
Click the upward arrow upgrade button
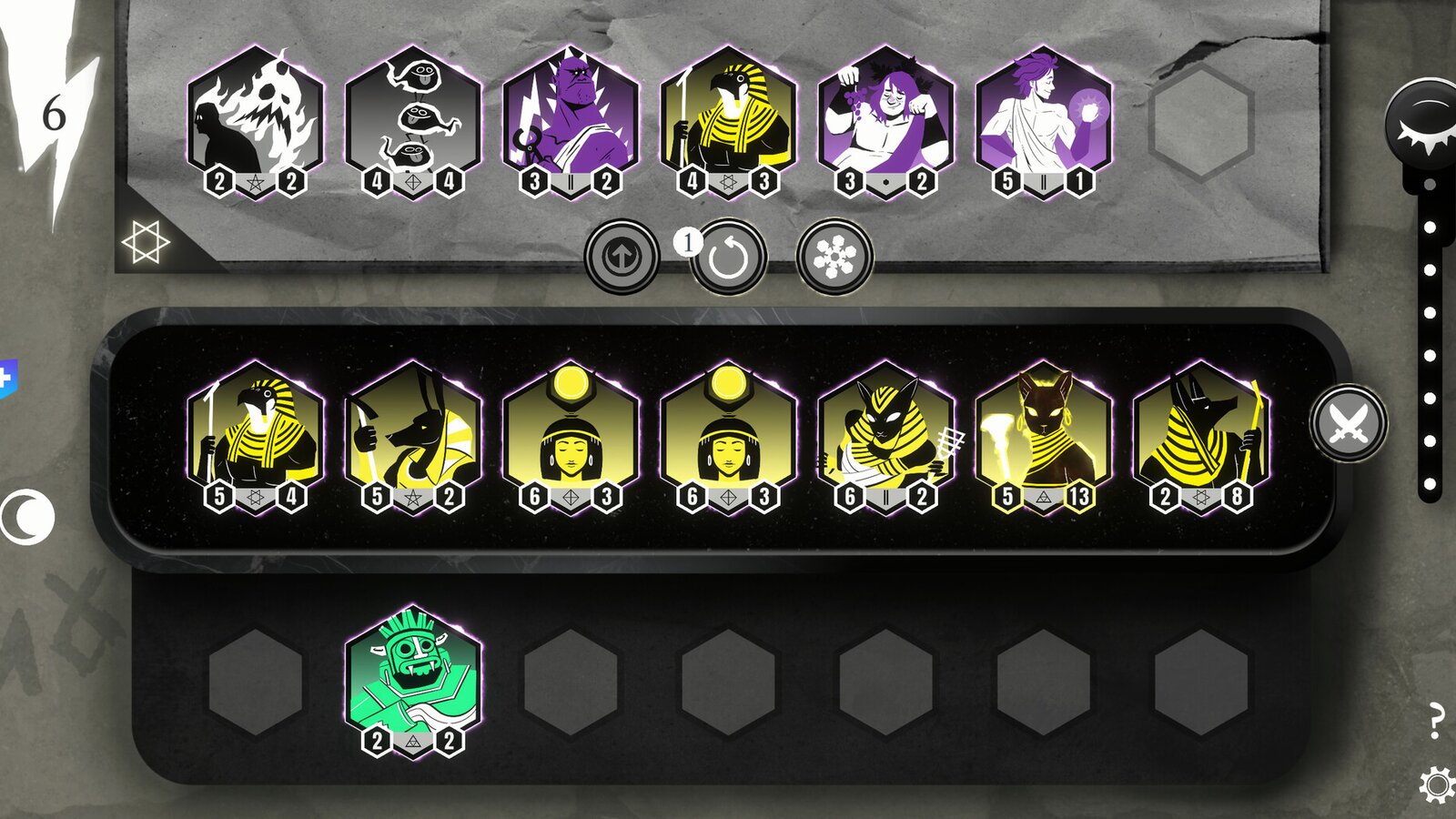[624, 256]
